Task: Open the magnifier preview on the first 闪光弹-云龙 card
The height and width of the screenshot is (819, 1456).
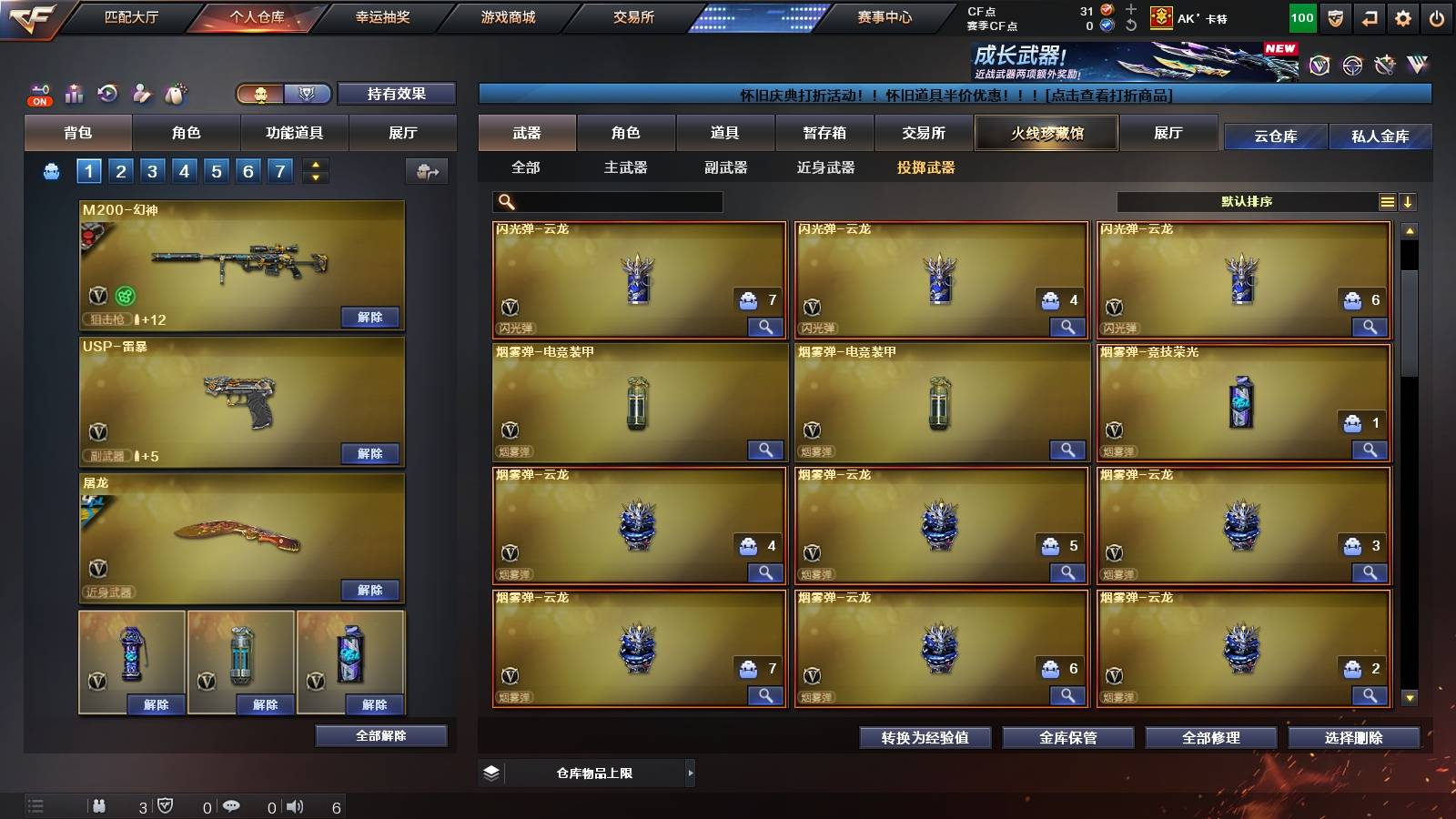Action: coord(767,327)
